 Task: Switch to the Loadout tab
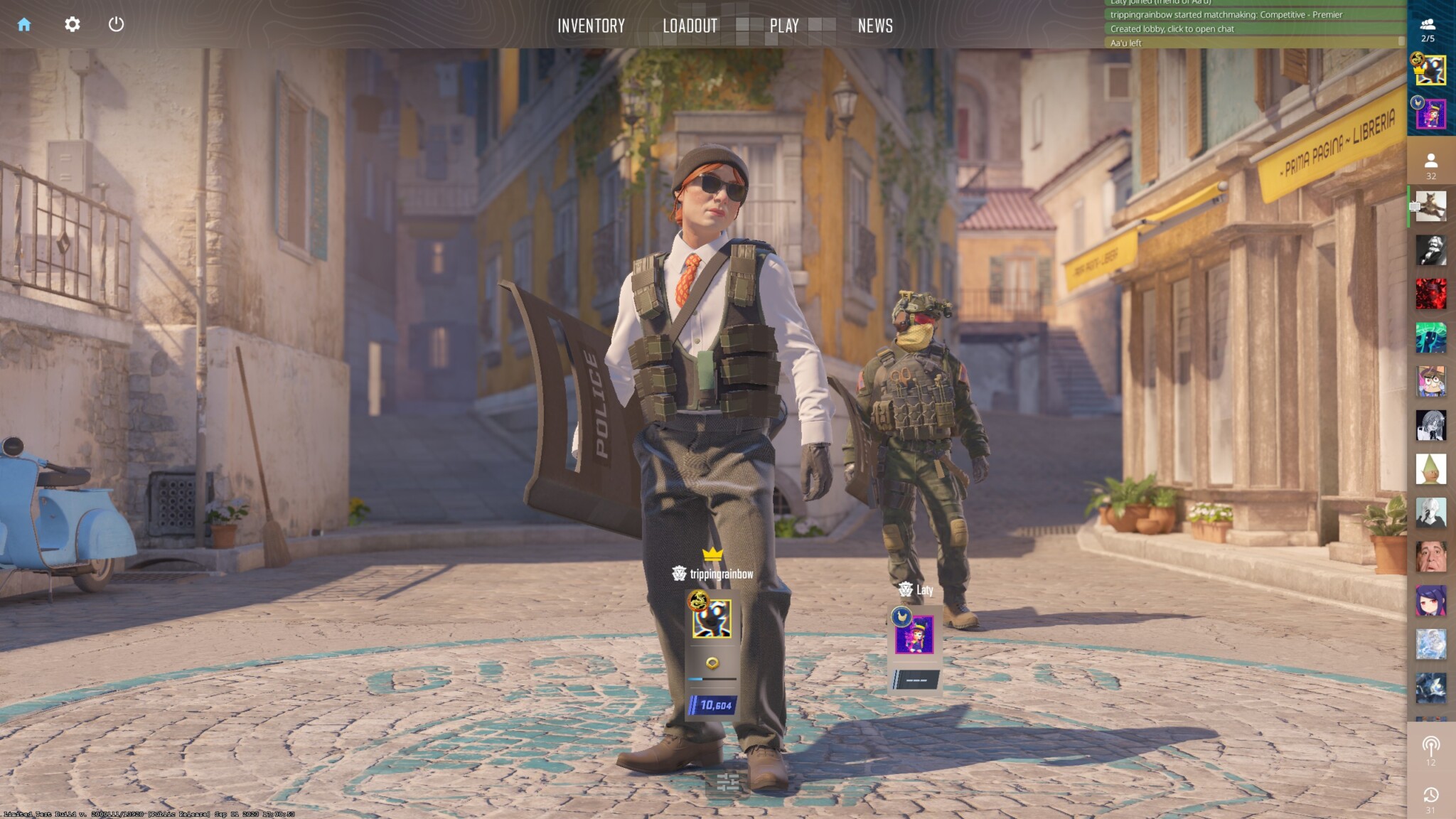tap(690, 26)
